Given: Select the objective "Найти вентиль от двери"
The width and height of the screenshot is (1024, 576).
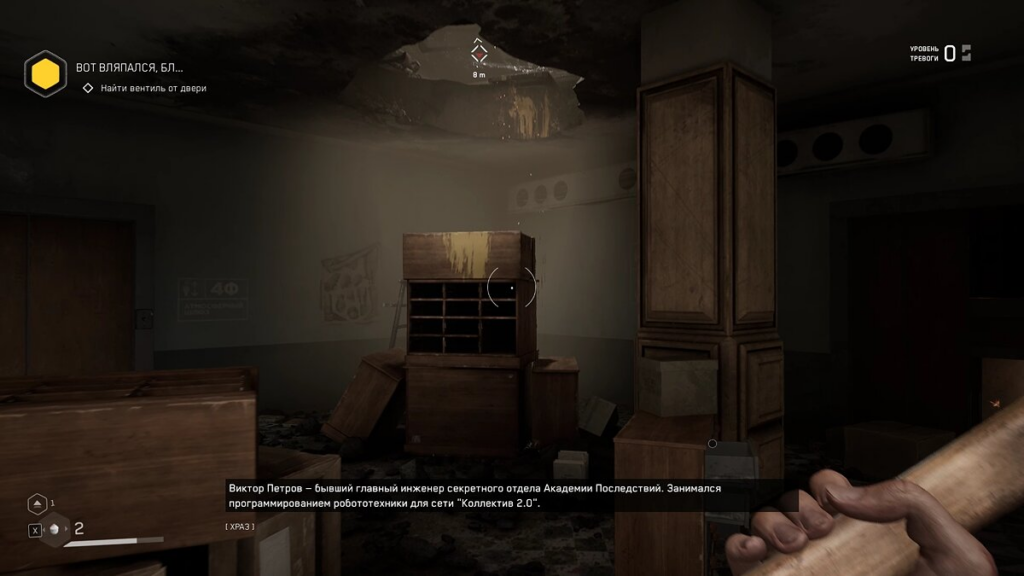Looking at the screenshot, I should (153, 88).
